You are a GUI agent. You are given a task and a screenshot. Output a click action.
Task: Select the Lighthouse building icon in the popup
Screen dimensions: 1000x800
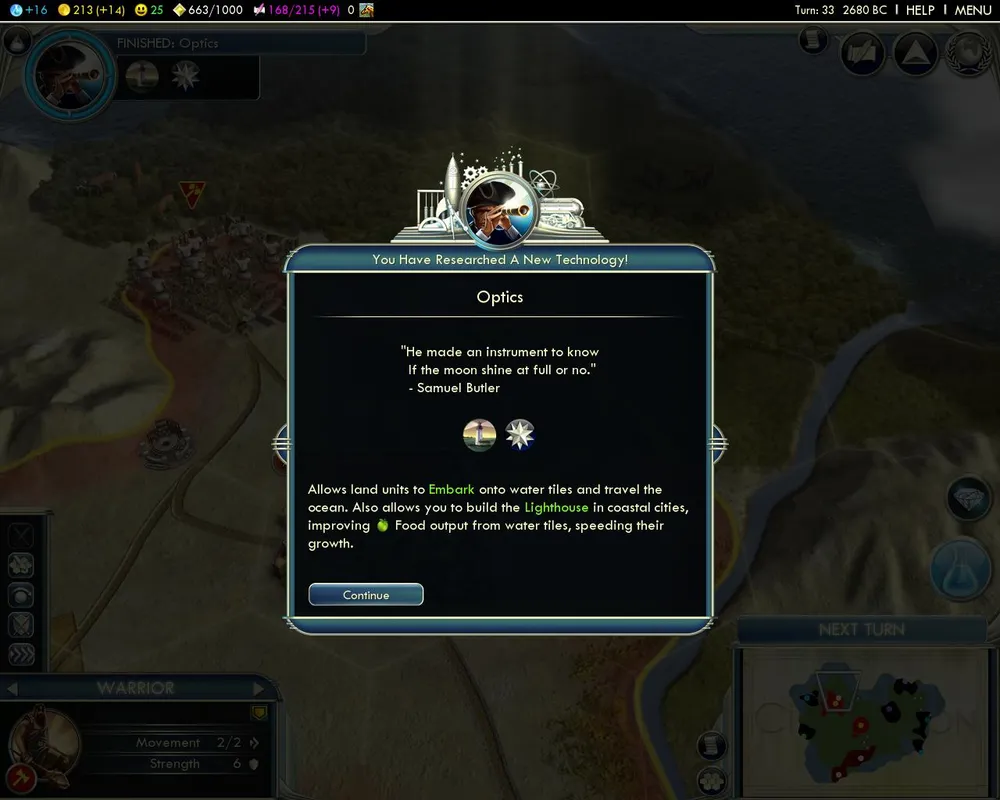pyautogui.click(x=479, y=435)
